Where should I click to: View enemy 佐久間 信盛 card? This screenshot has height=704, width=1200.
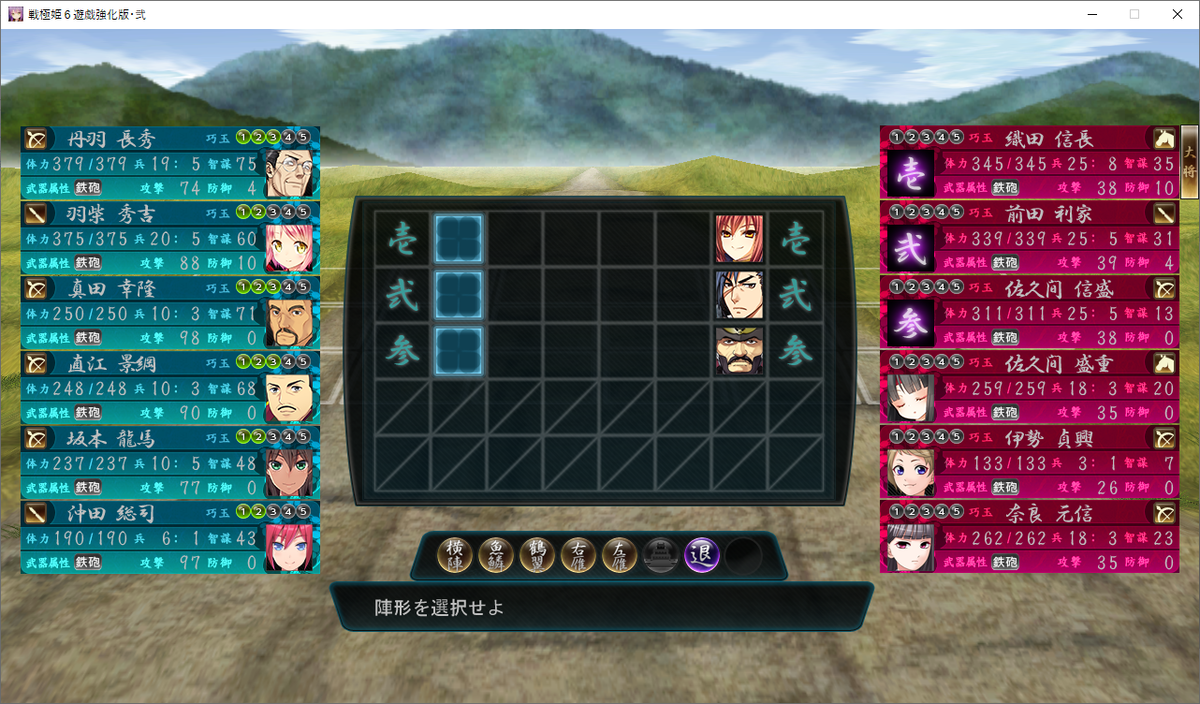(1030, 312)
